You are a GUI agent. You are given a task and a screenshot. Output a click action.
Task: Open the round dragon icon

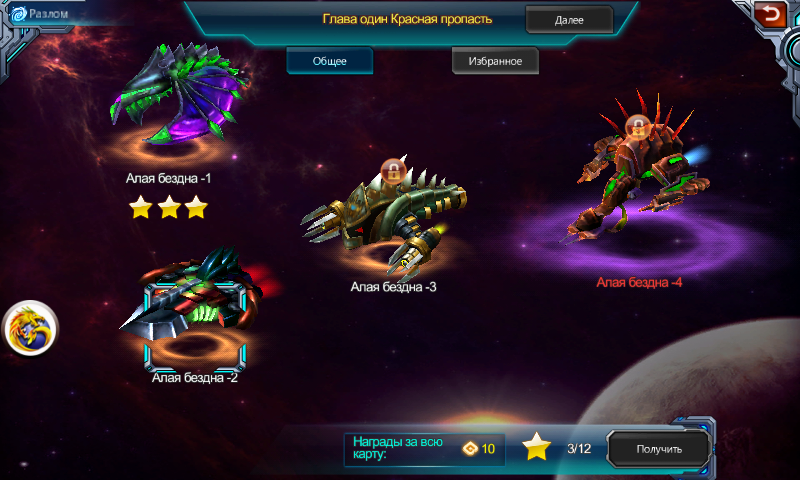[x=31, y=328]
